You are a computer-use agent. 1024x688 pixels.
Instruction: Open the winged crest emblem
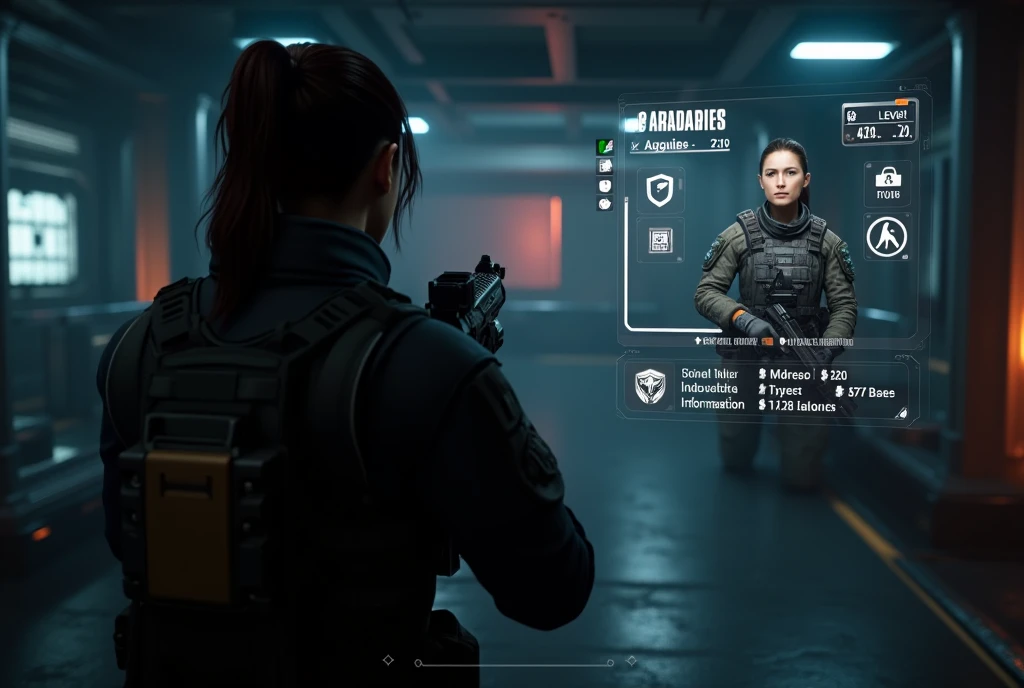point(650,385)
